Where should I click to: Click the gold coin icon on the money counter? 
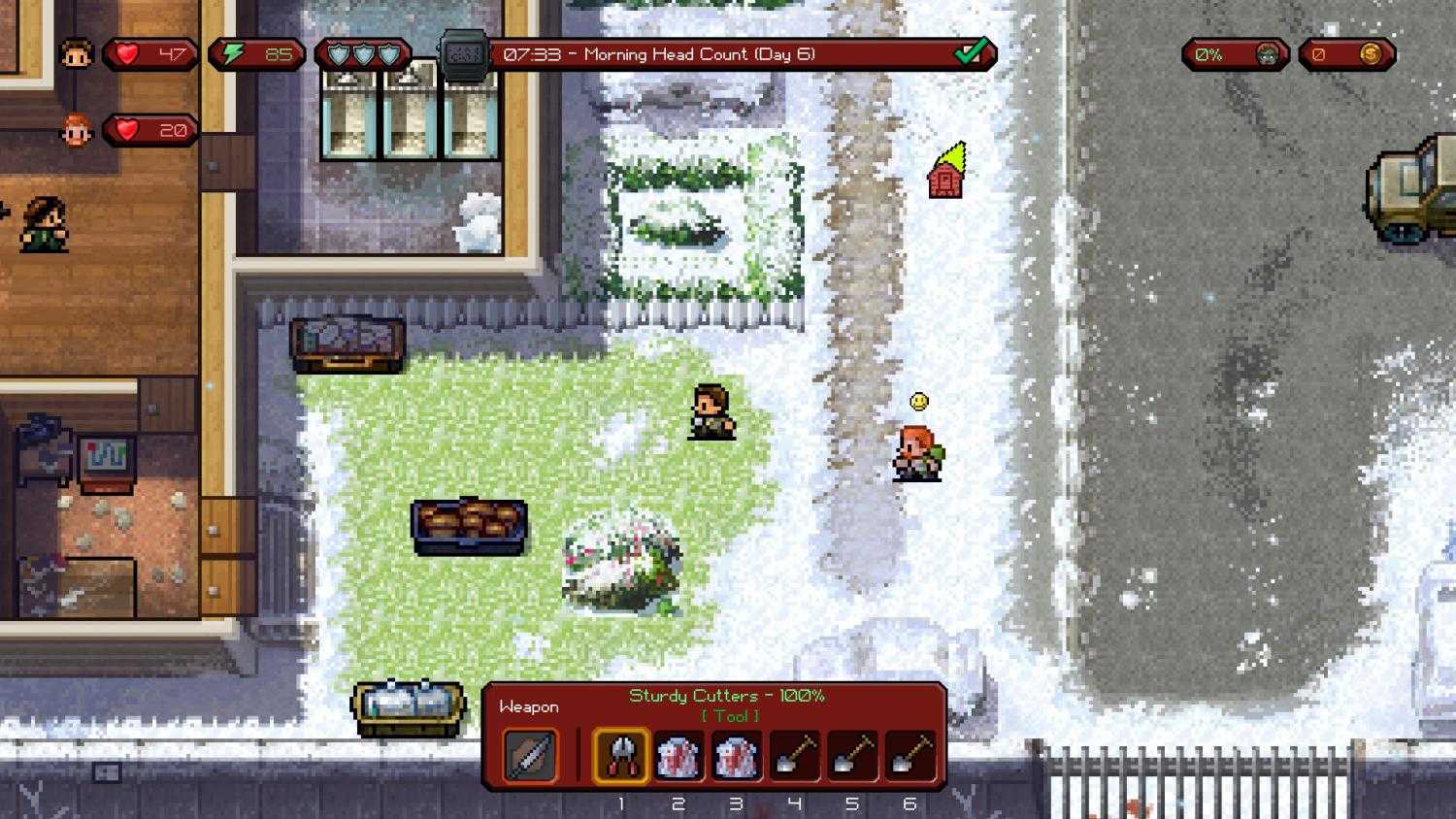[x=1371, y=54]
